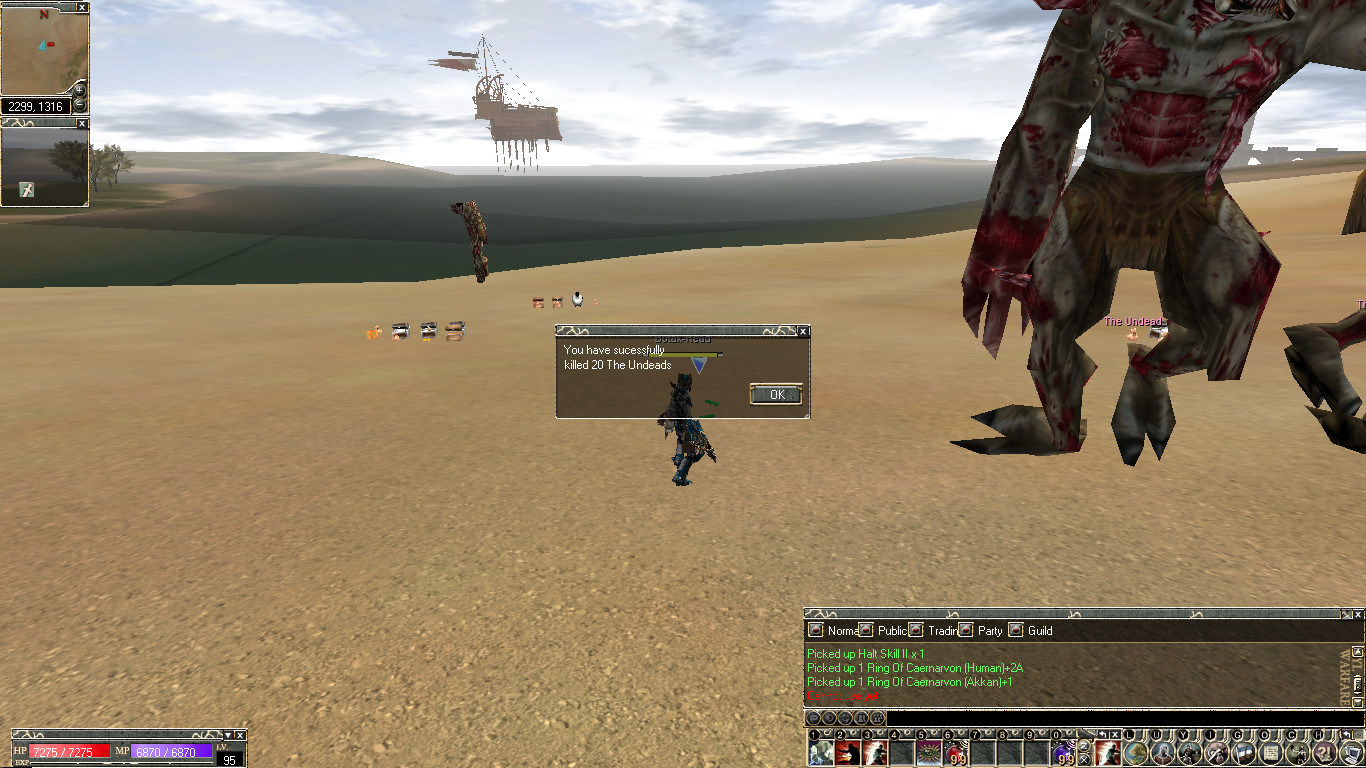The image size is (1366, 768).
Task: Open the help menu question mark icon
Action: (1324, 753)
